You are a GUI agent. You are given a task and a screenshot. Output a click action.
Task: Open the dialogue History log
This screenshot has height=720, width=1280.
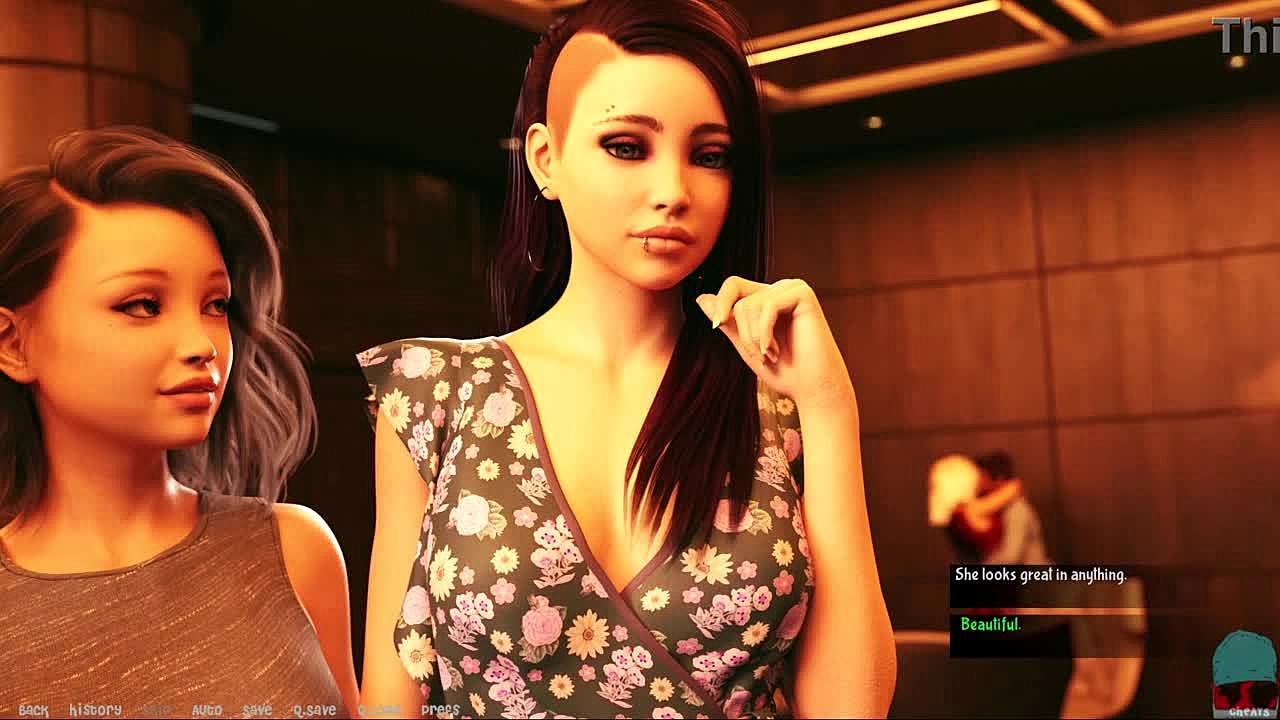click(95, 710)
